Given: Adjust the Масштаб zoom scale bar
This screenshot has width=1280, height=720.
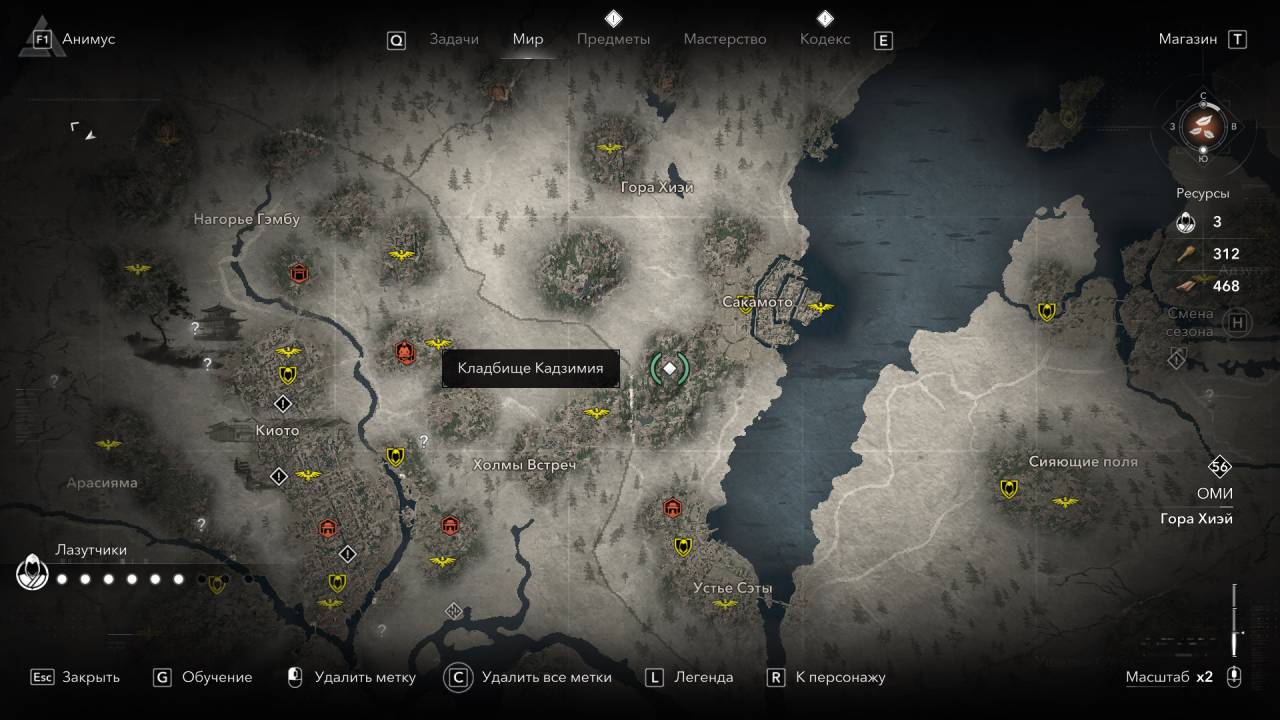Looking at the screenshot, I should coord(1235,618).
